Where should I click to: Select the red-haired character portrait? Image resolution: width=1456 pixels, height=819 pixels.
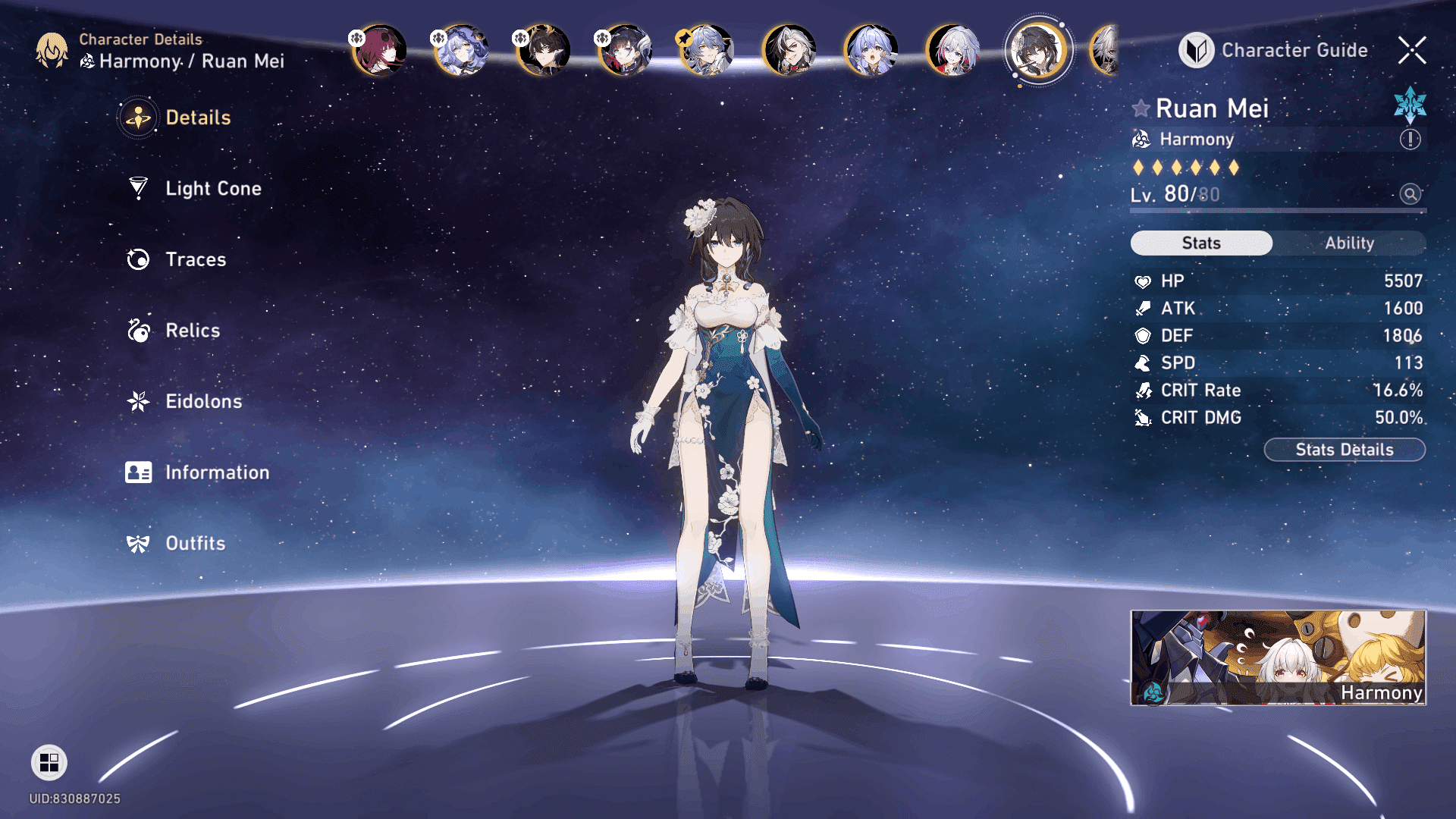click(380, 50)
